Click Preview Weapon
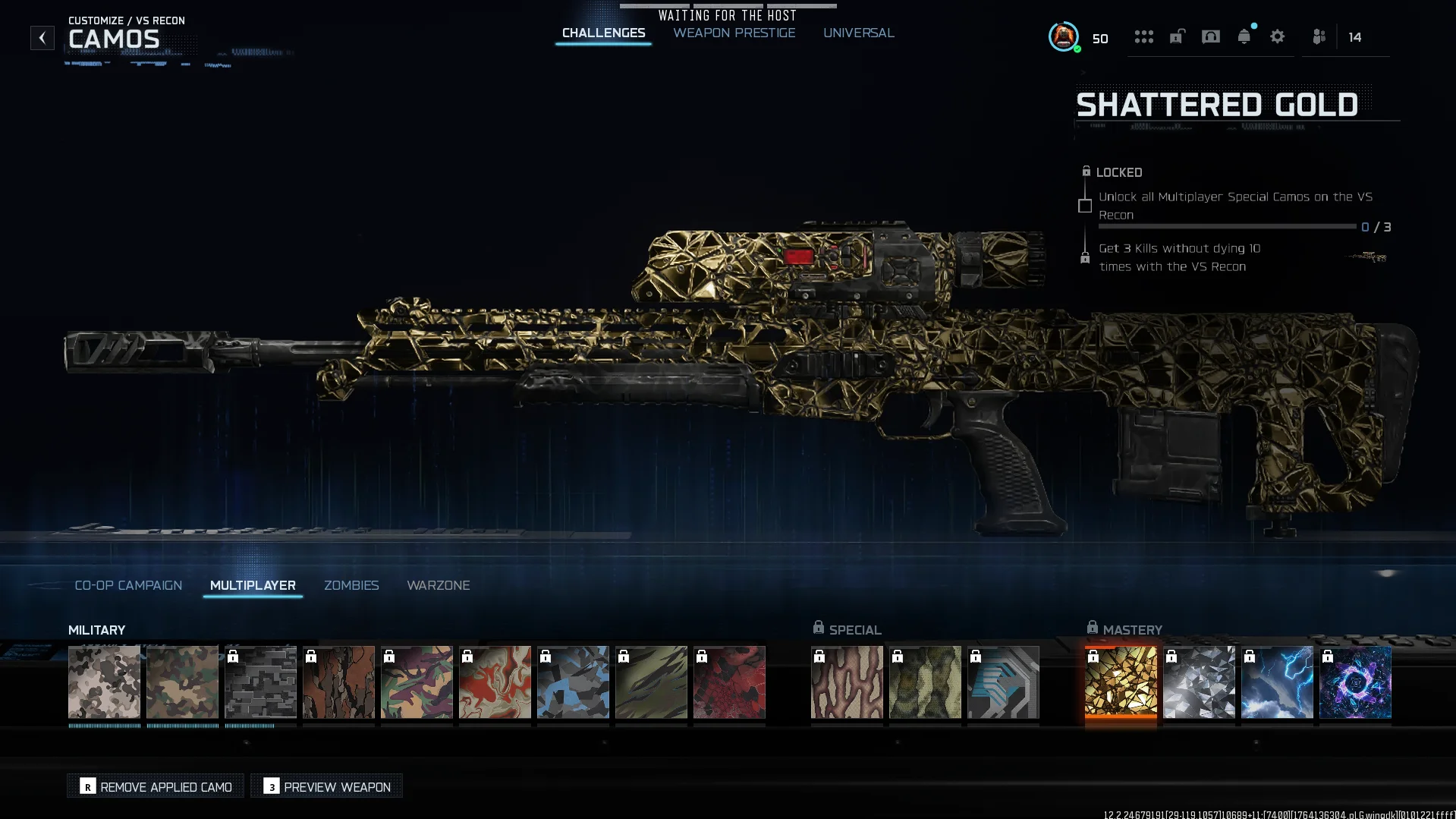The height and width of the screenshot is (819, 1456). 326,786
